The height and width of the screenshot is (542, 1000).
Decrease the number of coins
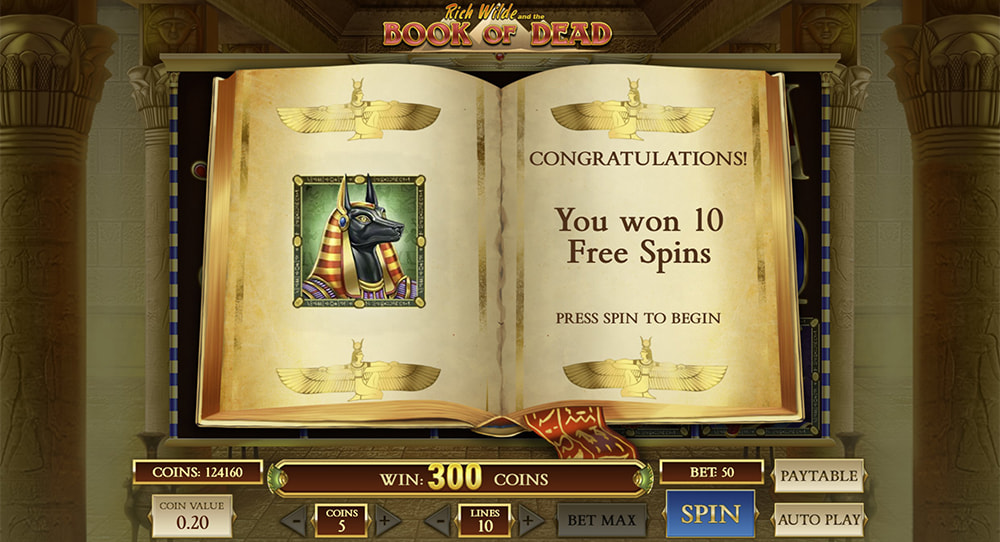click(295, 520)
